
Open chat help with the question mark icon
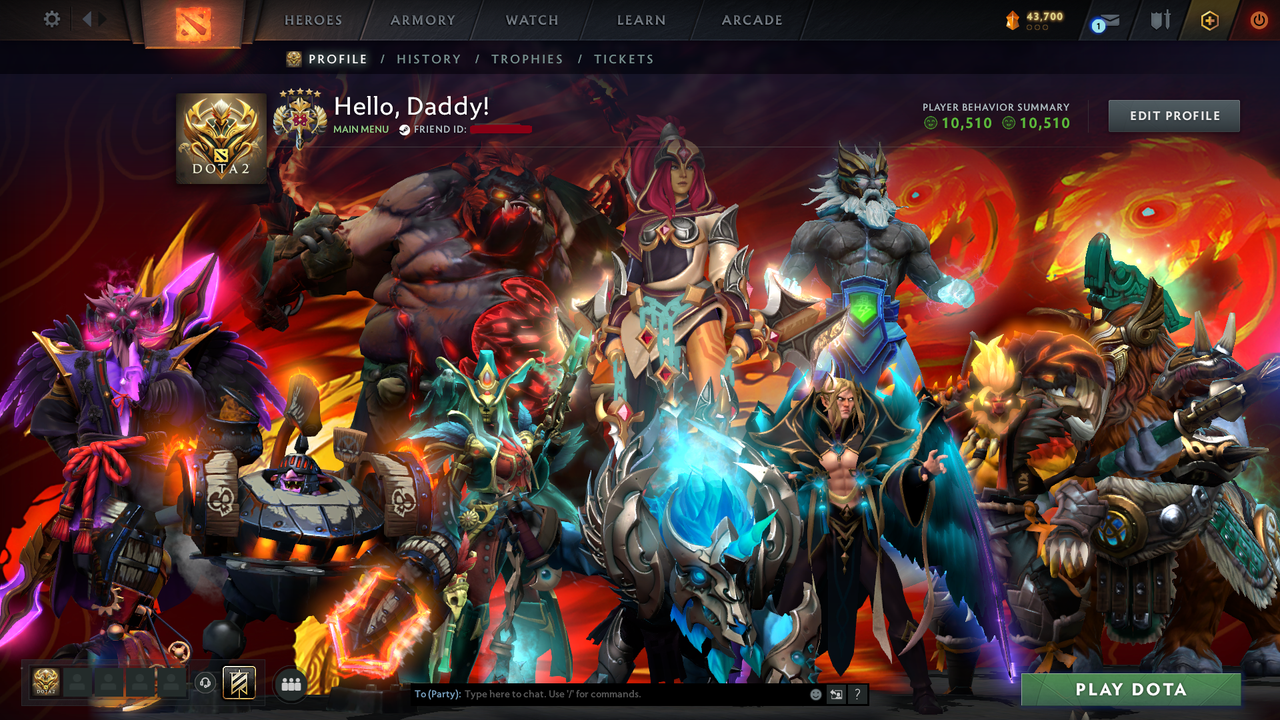tap(857, 693)
